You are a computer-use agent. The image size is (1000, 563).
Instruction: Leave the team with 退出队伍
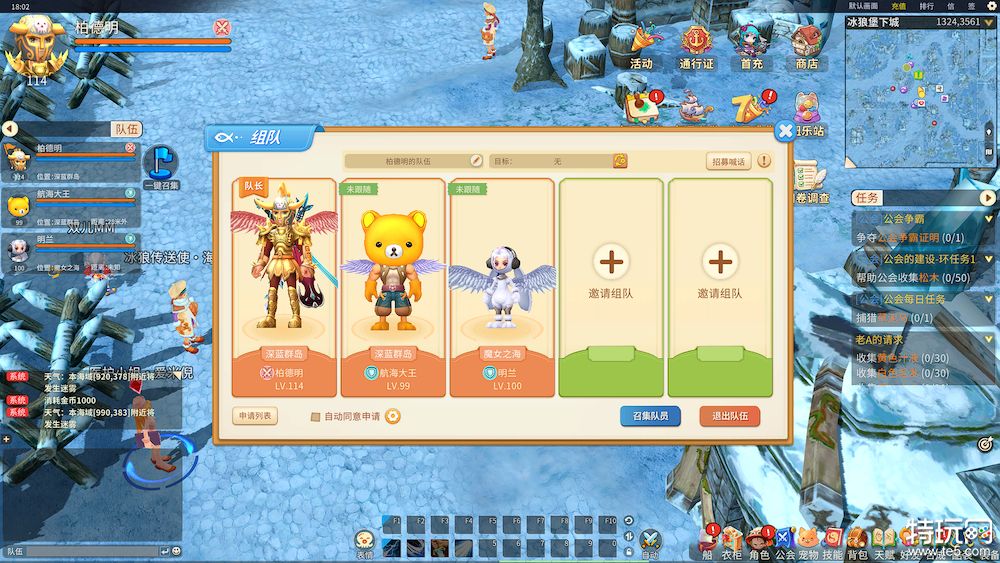(x=729, y=416)
